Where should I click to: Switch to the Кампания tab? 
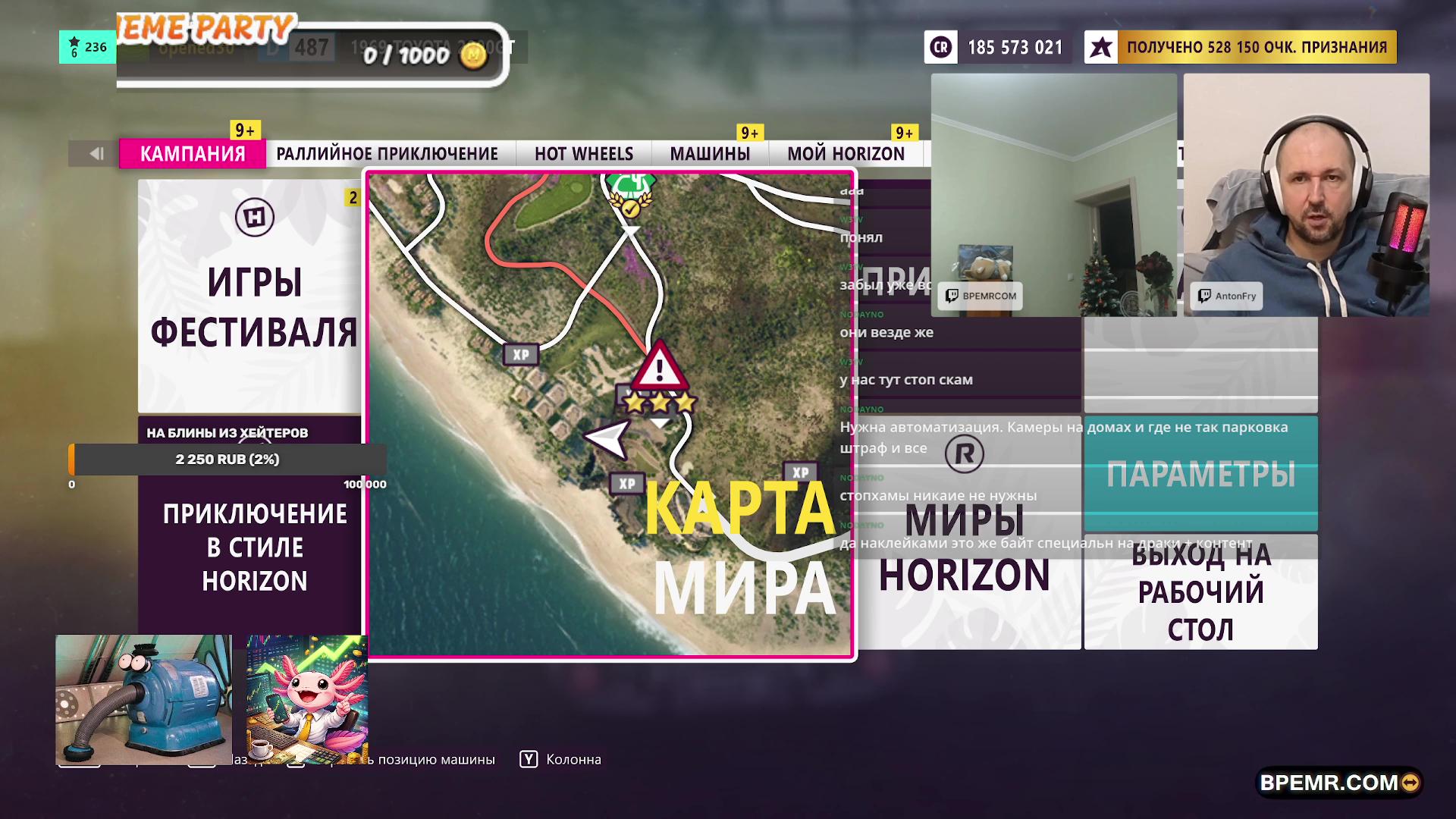click(193, 154)
